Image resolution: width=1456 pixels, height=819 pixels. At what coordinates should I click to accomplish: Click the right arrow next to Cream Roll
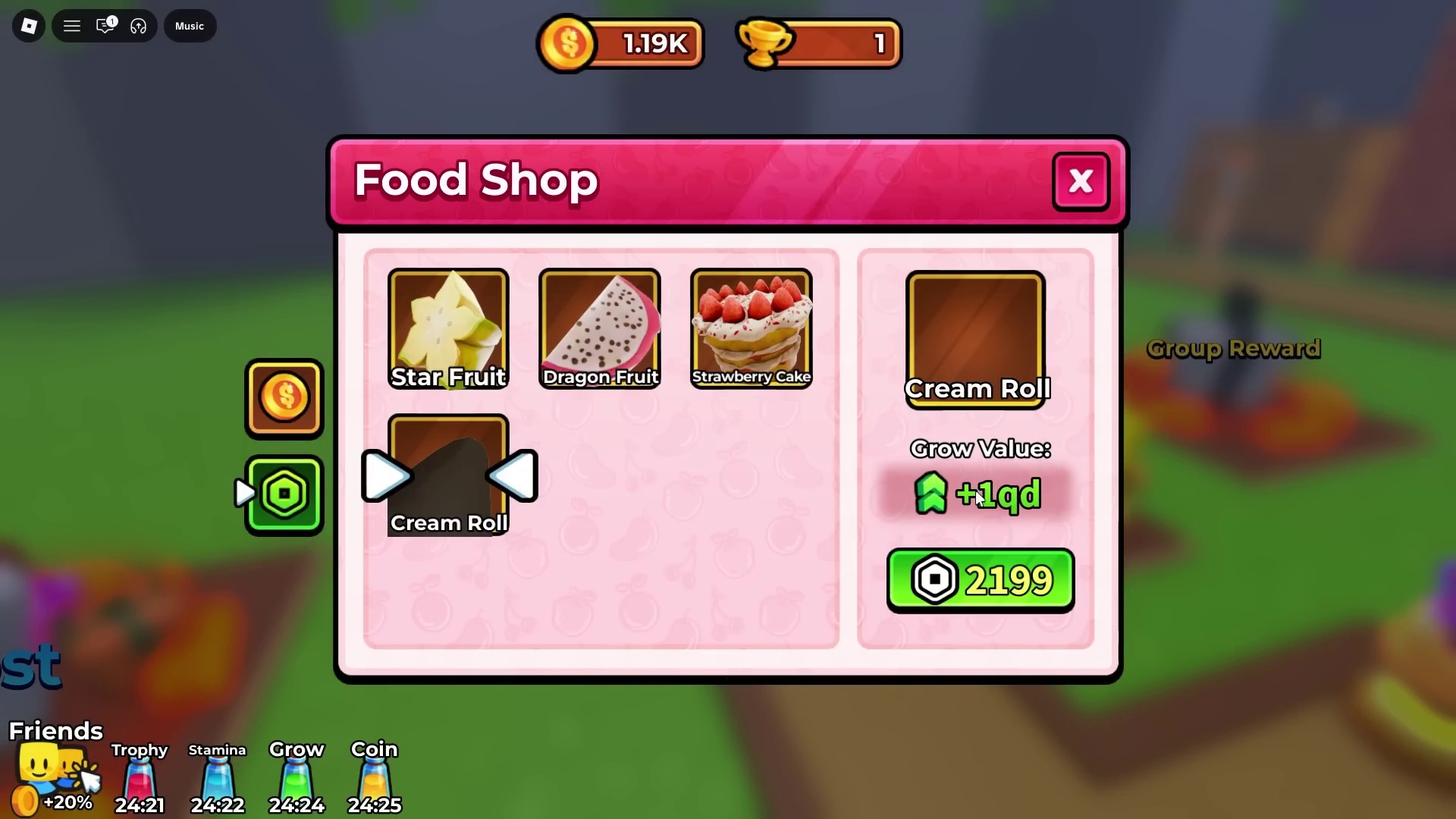pyautogui.click(x=385, y=475)
